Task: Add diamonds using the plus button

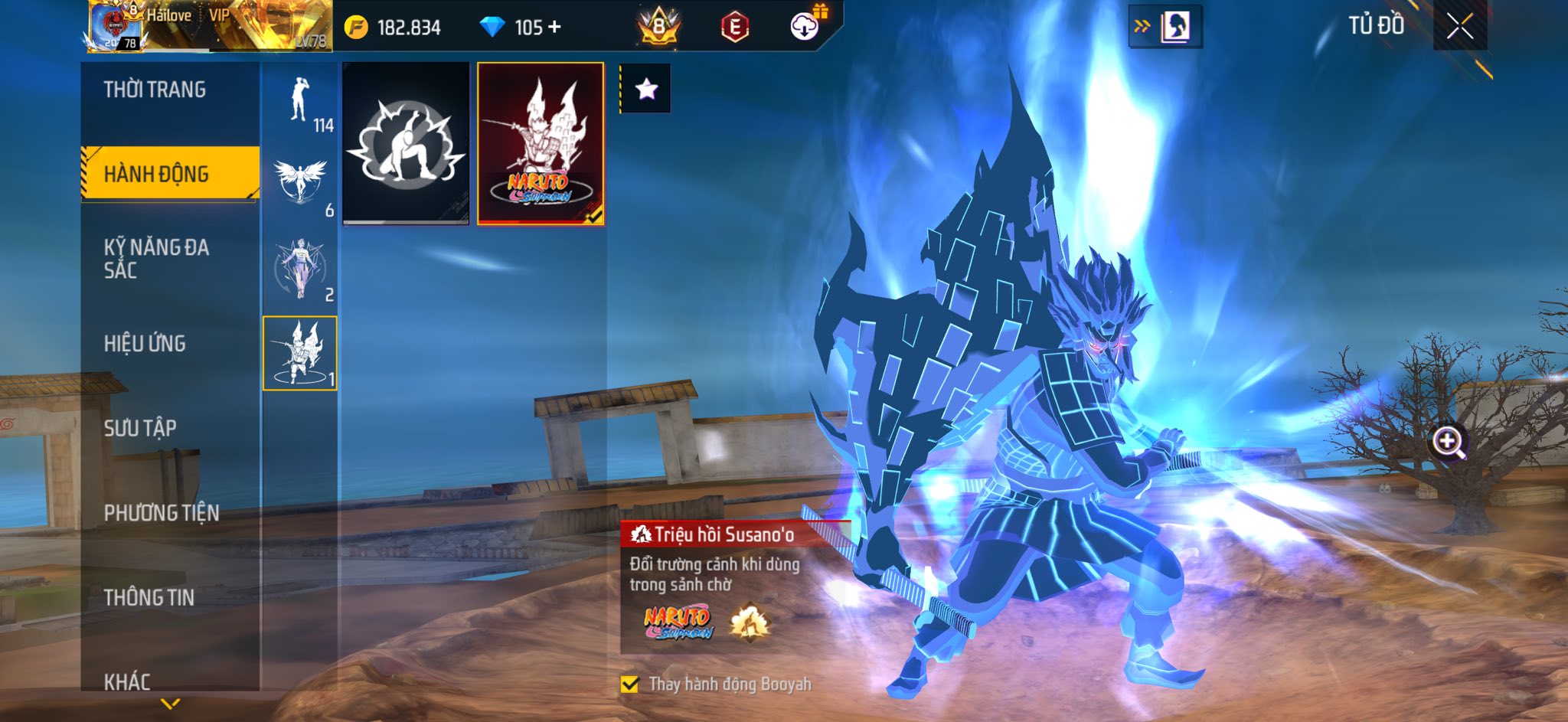Action: (x=554, y=28)
